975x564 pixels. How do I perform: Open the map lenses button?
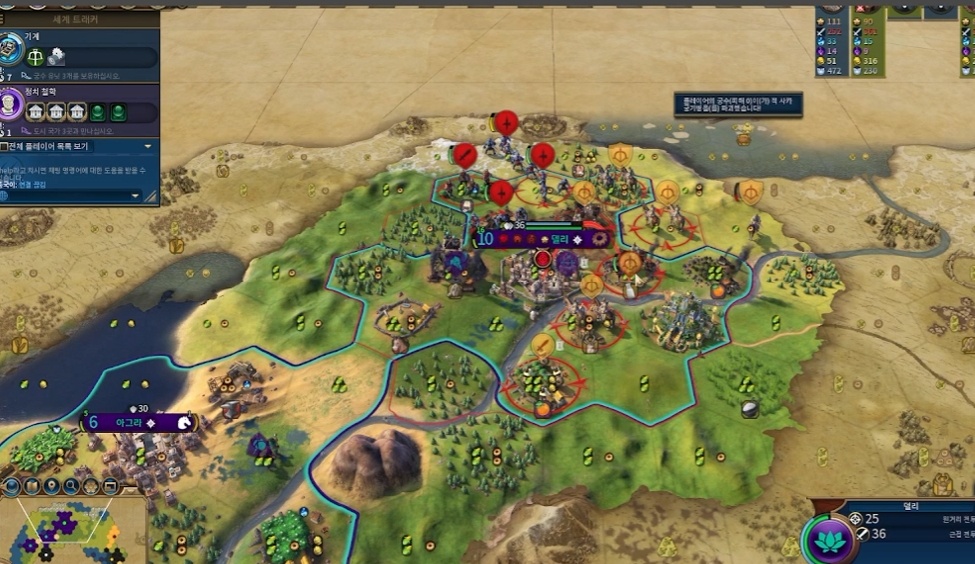click(x=32, y=487)
